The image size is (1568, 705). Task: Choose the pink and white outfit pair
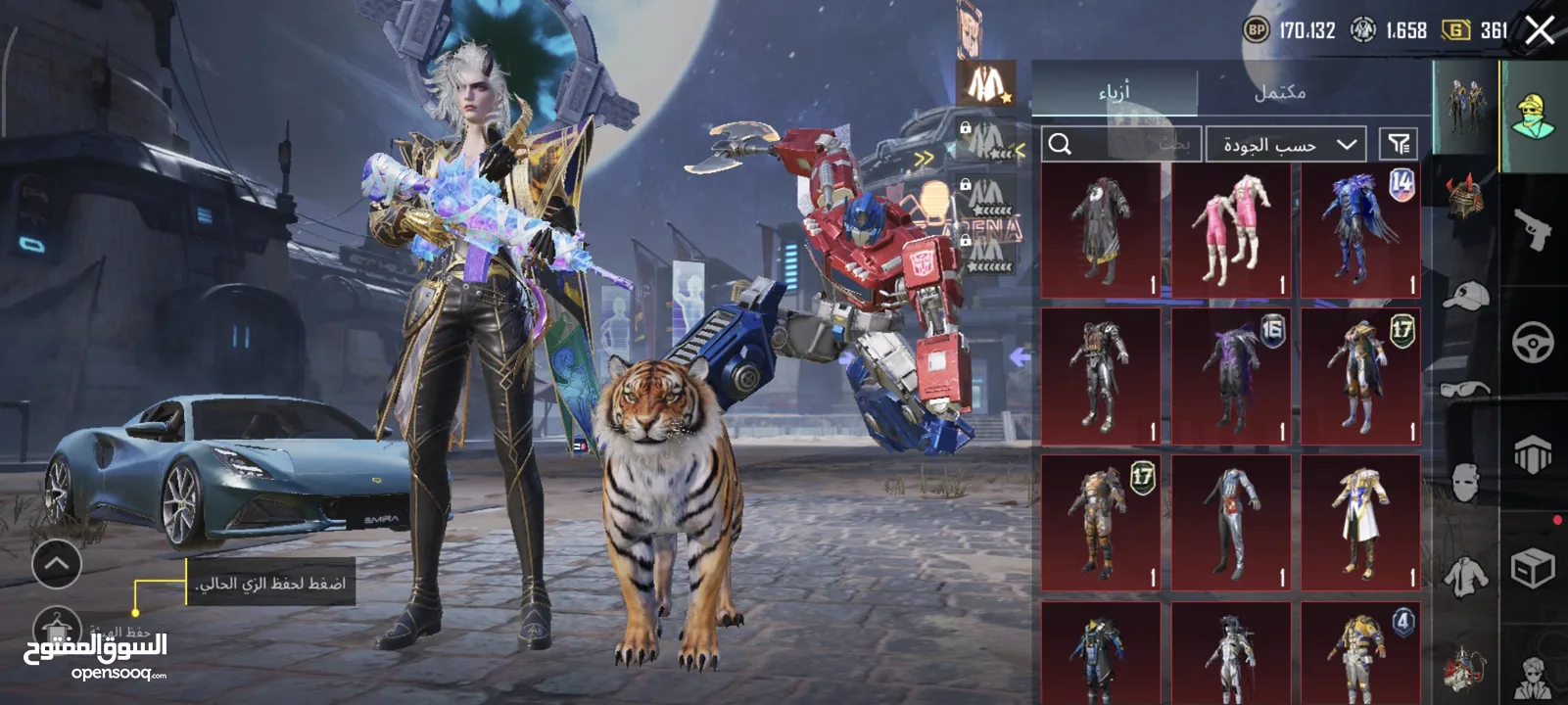tap(1231, 231)
